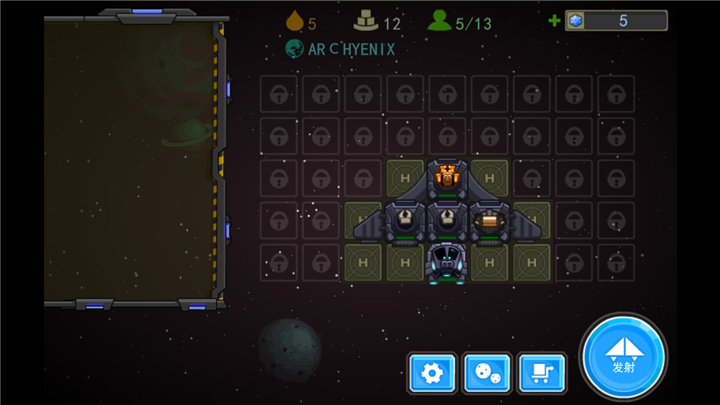Screen dimensions: 720x405
Task: Launch the ship with the 发射 button
Action: click(x=623, y=357)
